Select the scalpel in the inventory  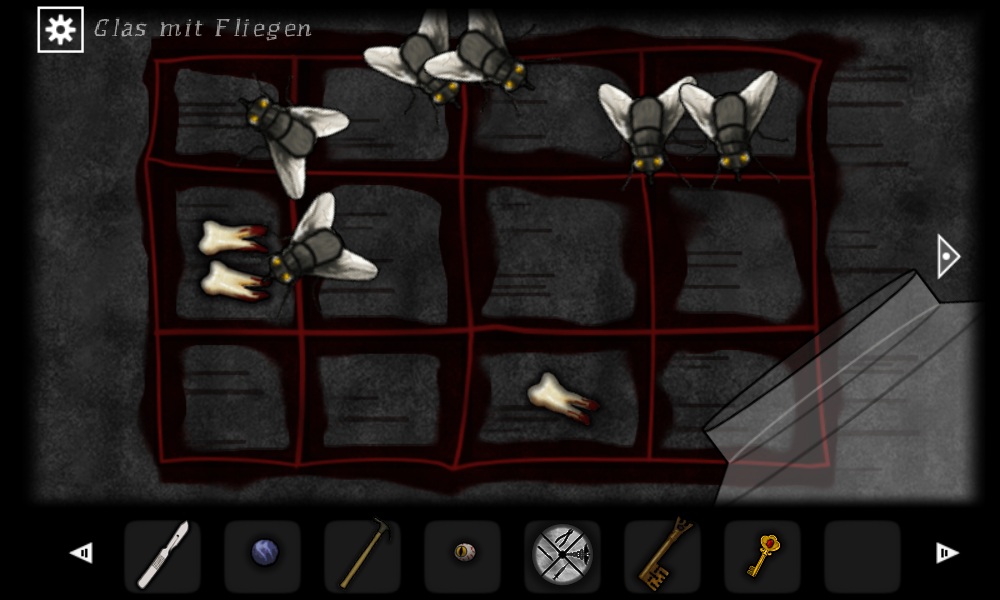[162, 554]
